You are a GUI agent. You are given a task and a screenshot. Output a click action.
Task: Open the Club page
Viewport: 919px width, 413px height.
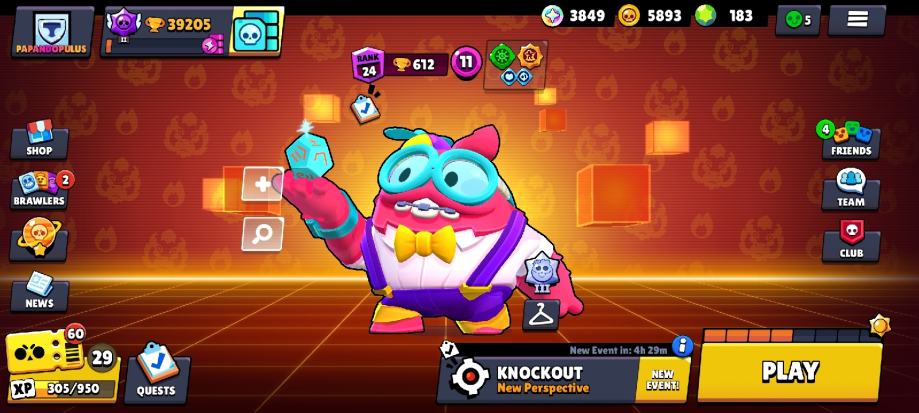pos(850,241)
